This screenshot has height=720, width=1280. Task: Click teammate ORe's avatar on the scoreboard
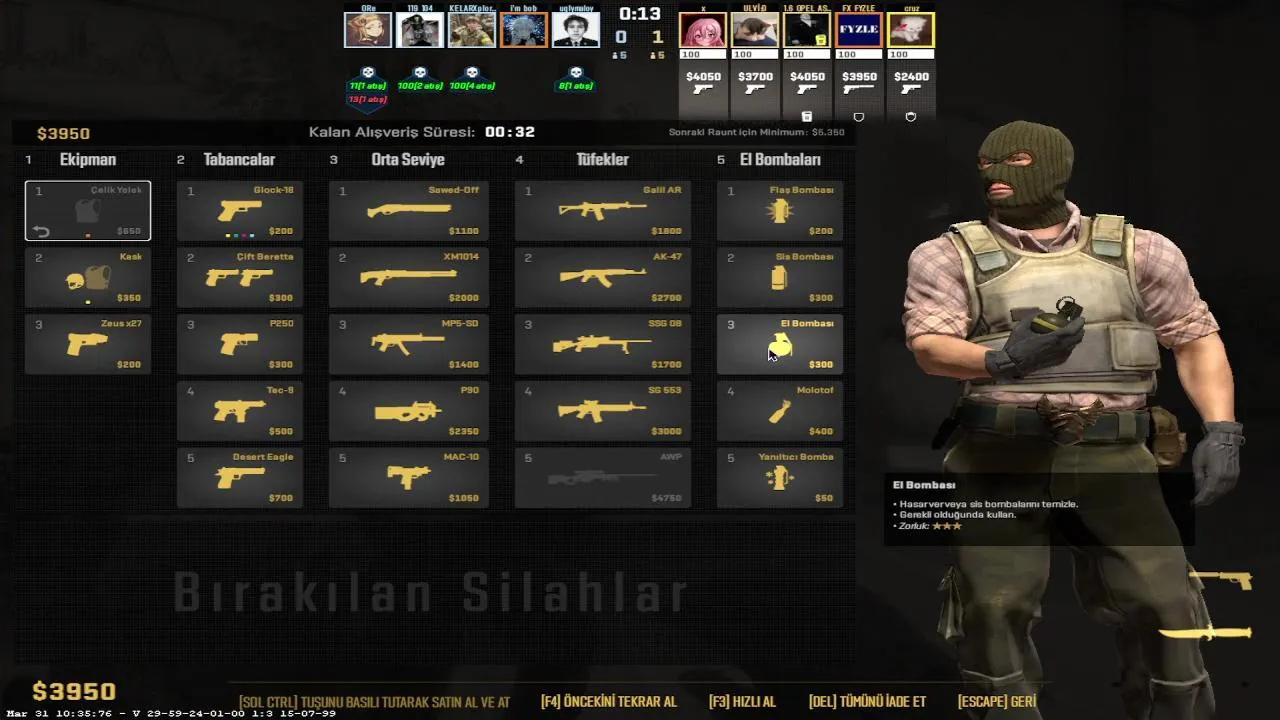(368, 28)
